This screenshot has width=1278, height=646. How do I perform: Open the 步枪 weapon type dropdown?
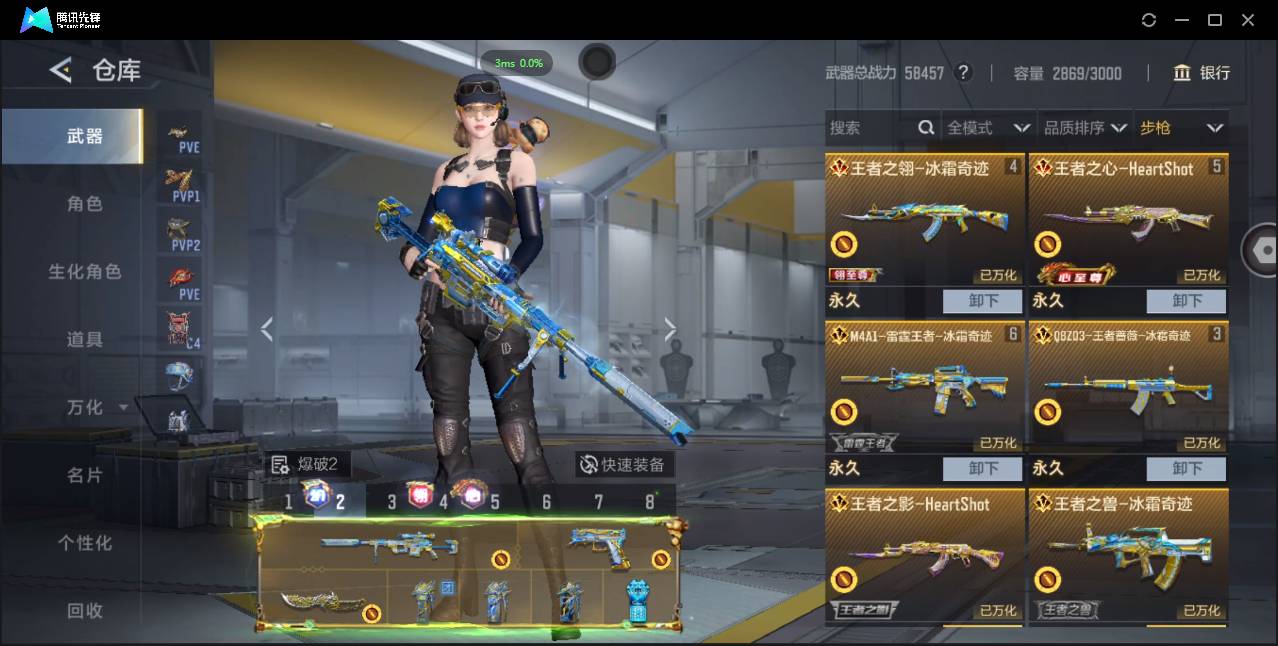(1181, 128)
